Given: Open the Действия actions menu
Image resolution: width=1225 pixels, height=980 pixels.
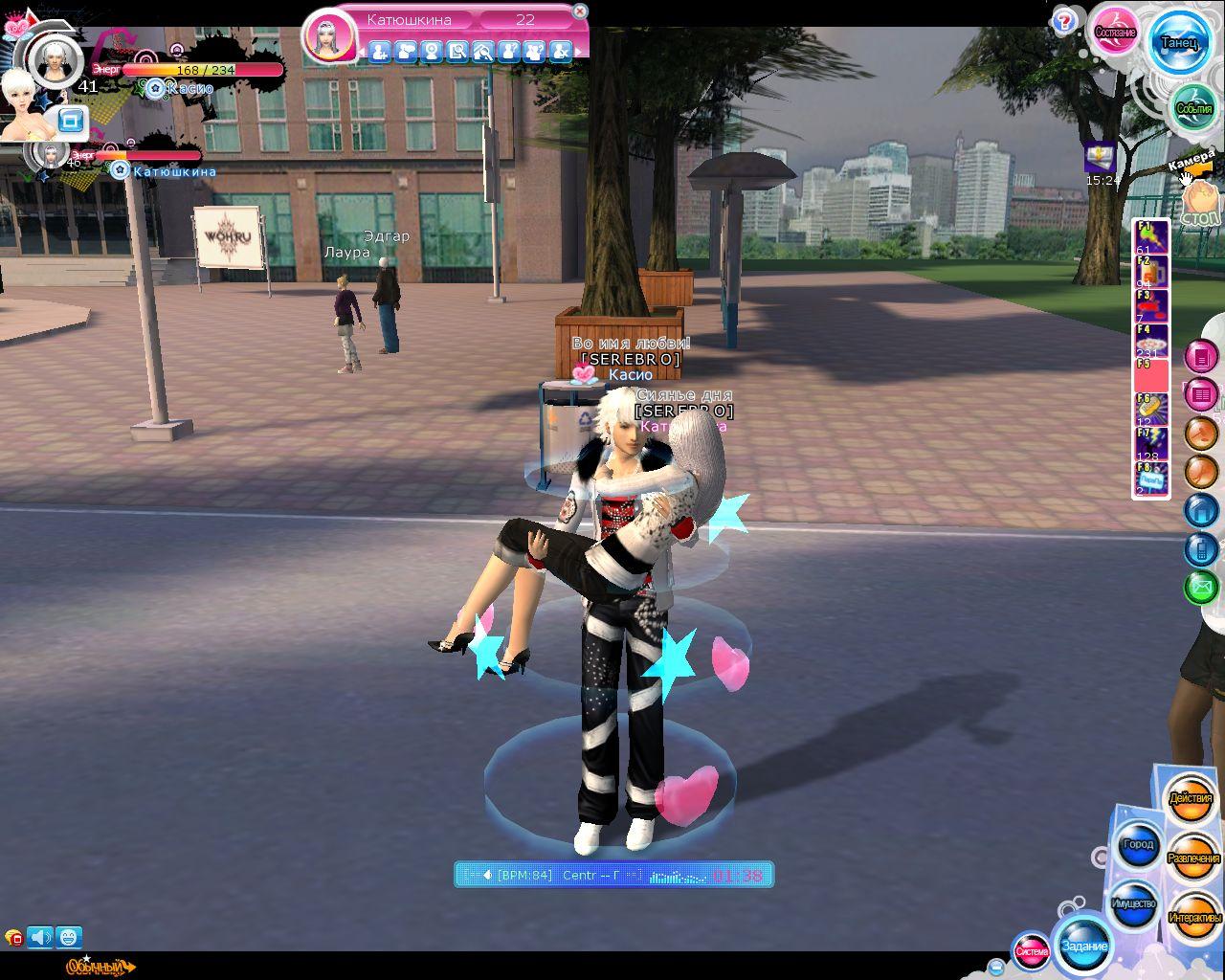Looking at the screenshot, I should coord(1191,799).
